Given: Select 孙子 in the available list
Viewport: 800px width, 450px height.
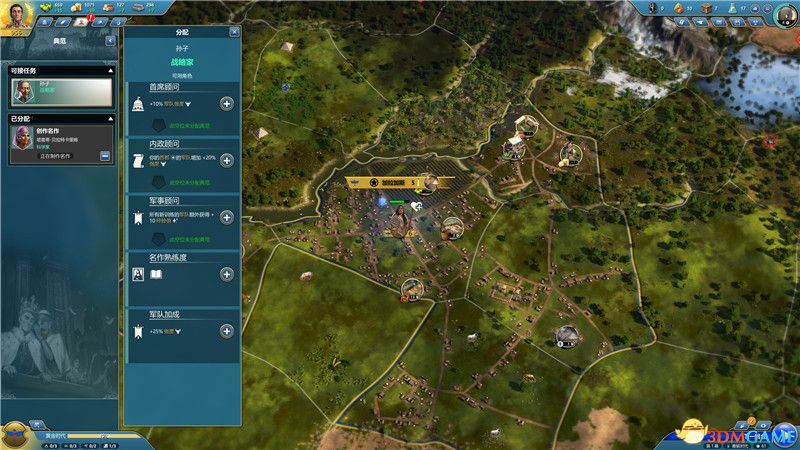Looking at the screenshot, I should point(61,92).
